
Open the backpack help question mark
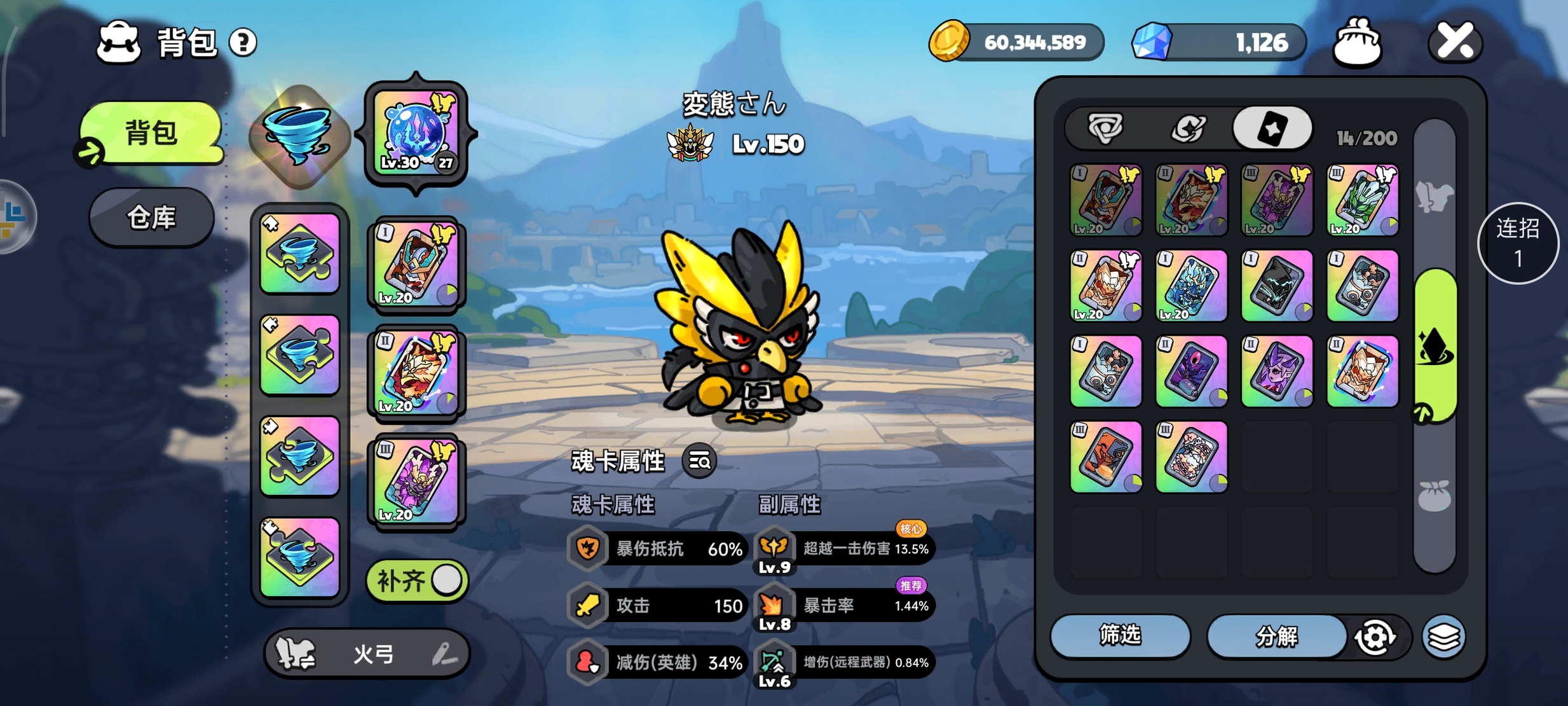click(x=242, y=43)
